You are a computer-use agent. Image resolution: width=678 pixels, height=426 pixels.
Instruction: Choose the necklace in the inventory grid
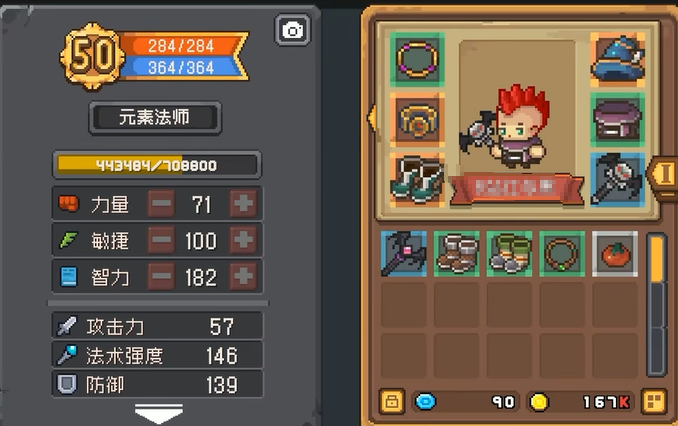click(x=562, y=253)
